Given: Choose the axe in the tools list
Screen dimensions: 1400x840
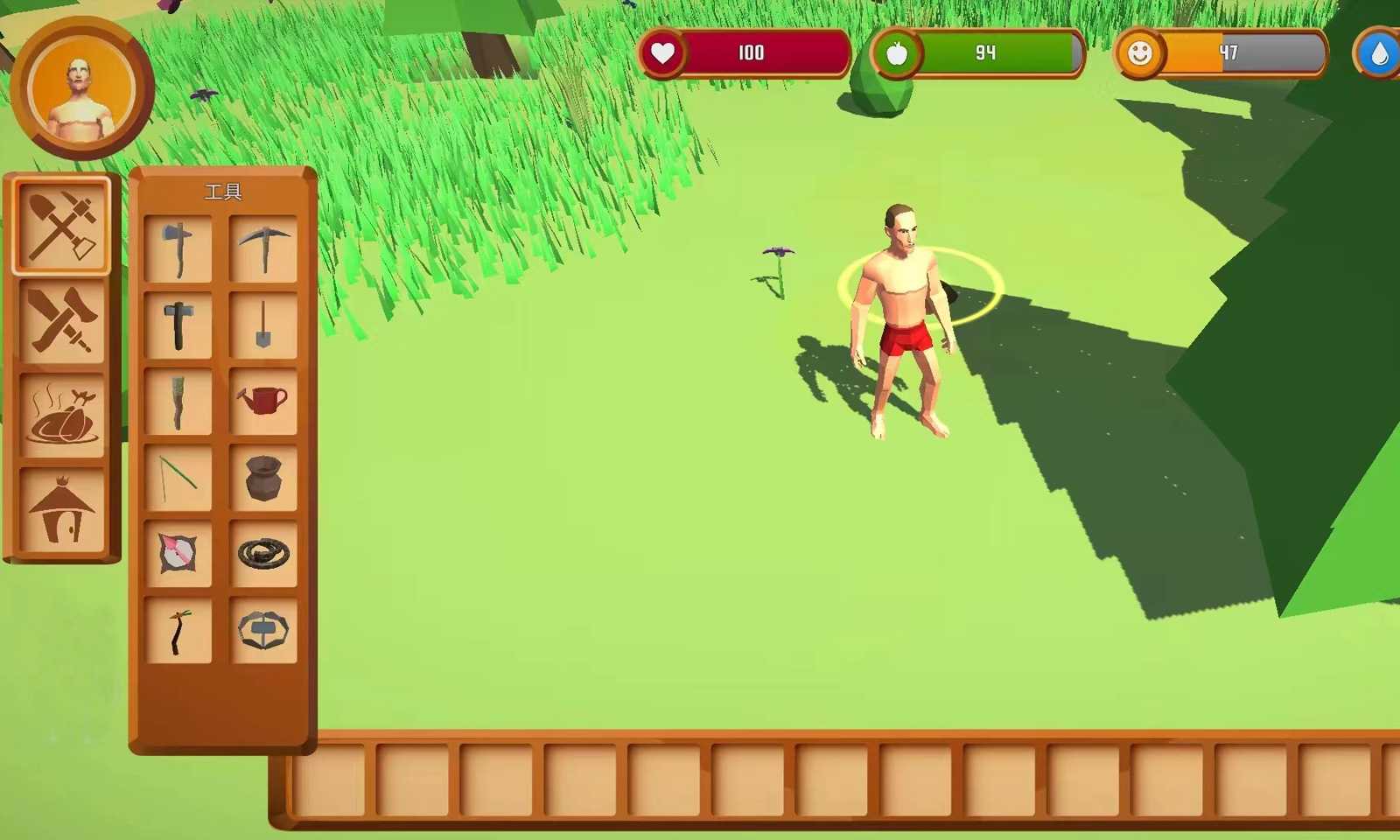Looking at the screenshot, I should click(x=178, y=249).
